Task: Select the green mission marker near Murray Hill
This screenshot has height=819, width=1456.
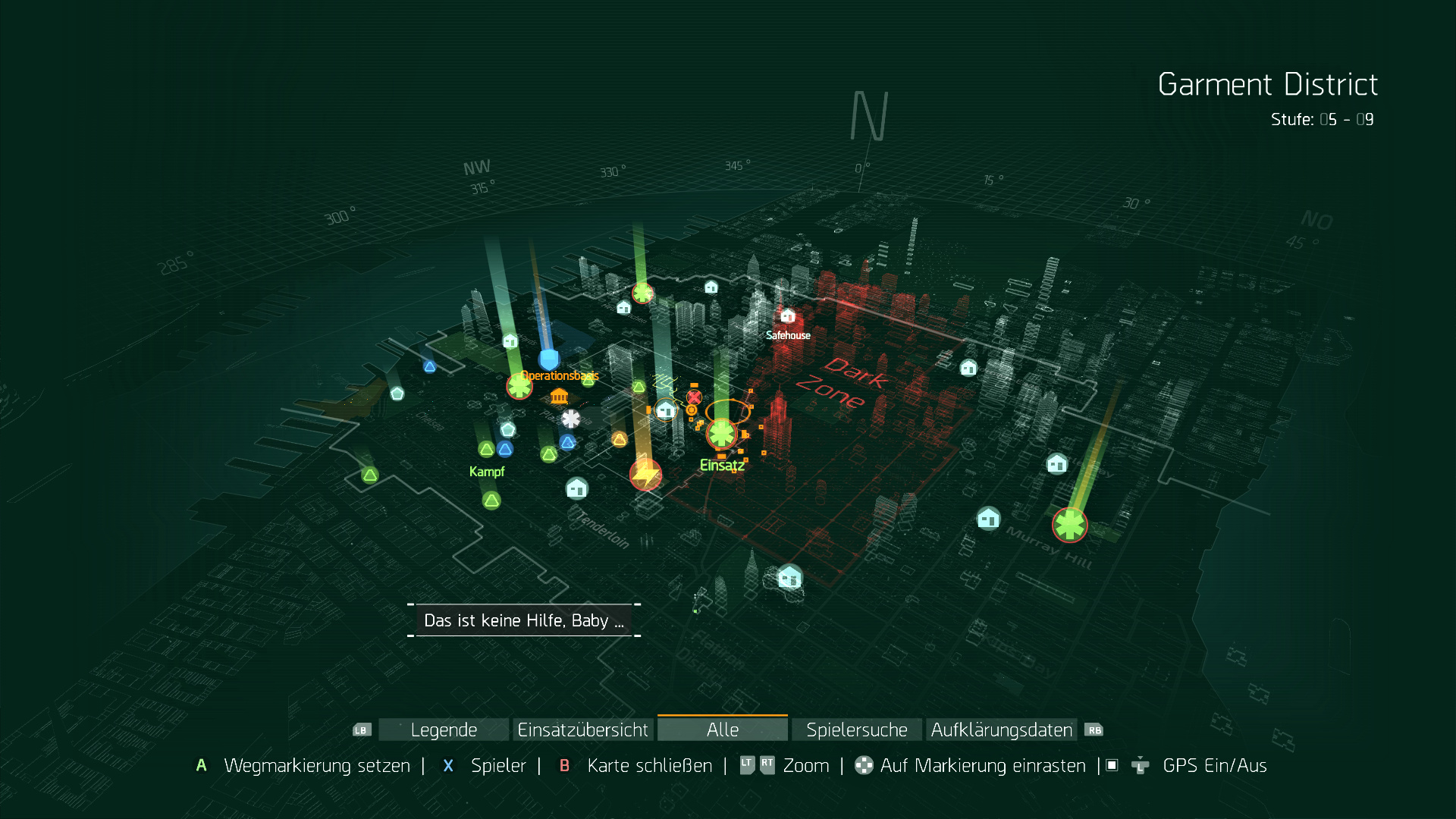Action: click(1069, 525)
